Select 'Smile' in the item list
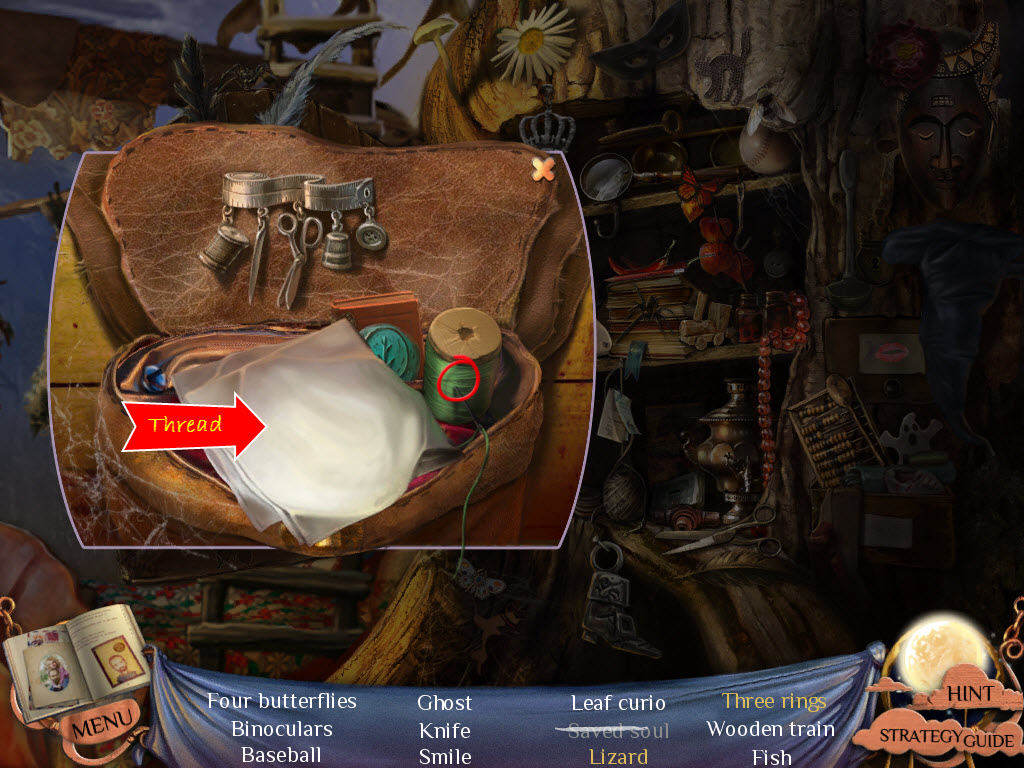Image resolution: width=1024 pixels, height=768 pixels. click(x=445, y=757)
